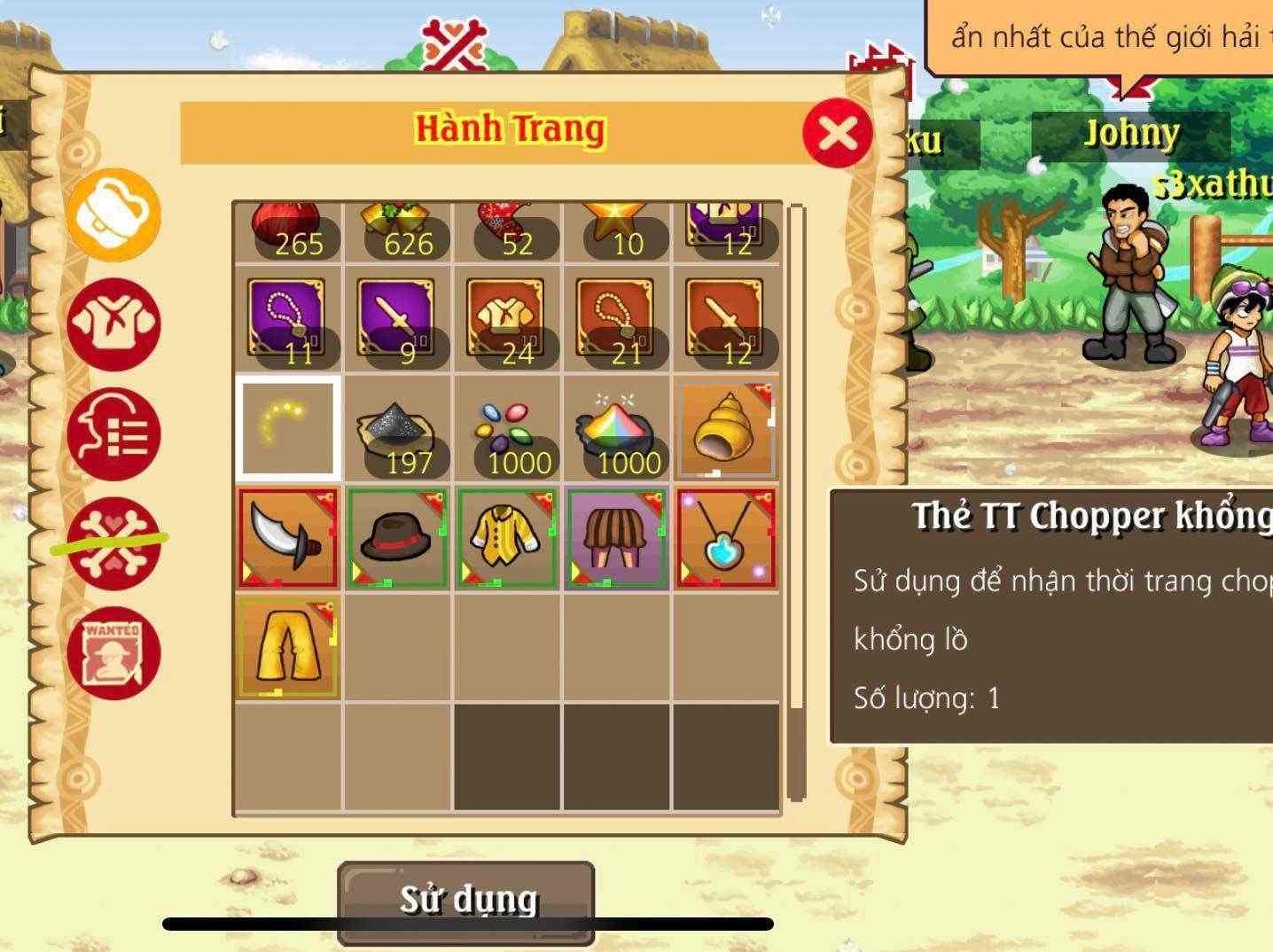Select the highlighted golden sparkle item slot
Image resolution: width=1273 pixels, height=952 pixels.
click(x=288, y=428)
